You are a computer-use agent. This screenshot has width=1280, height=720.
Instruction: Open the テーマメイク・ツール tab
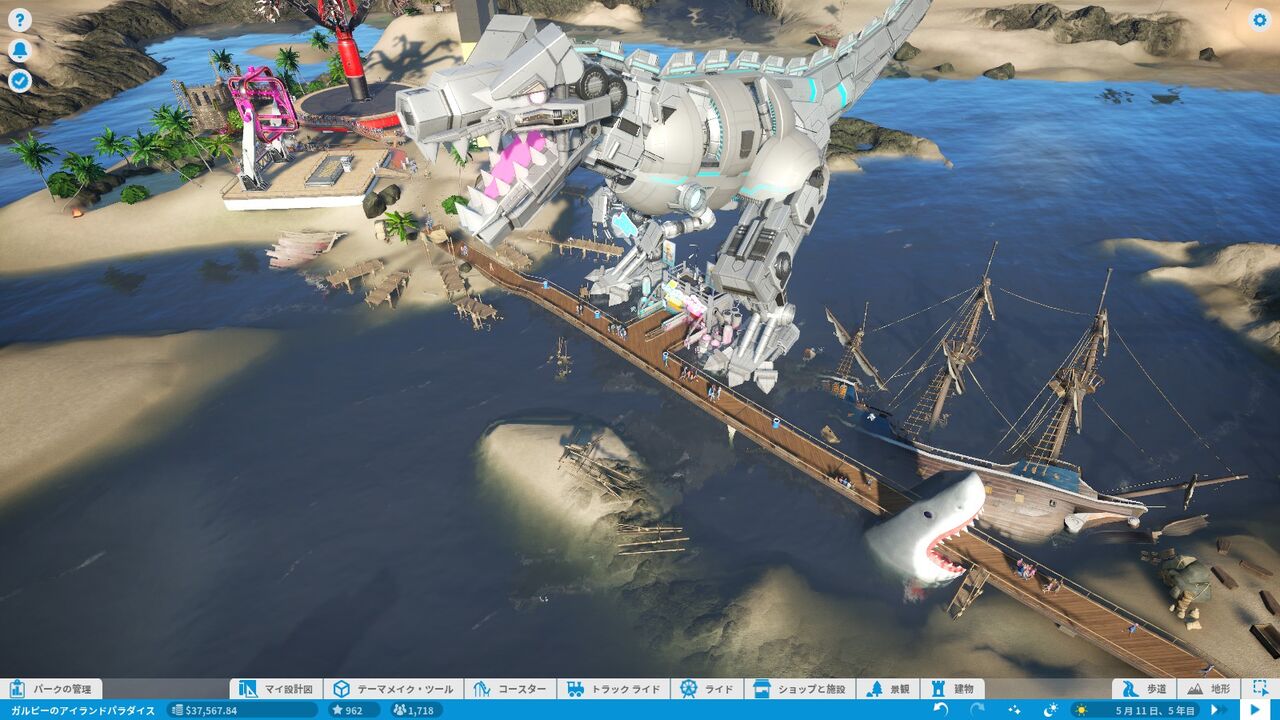[x=394, y=689]
